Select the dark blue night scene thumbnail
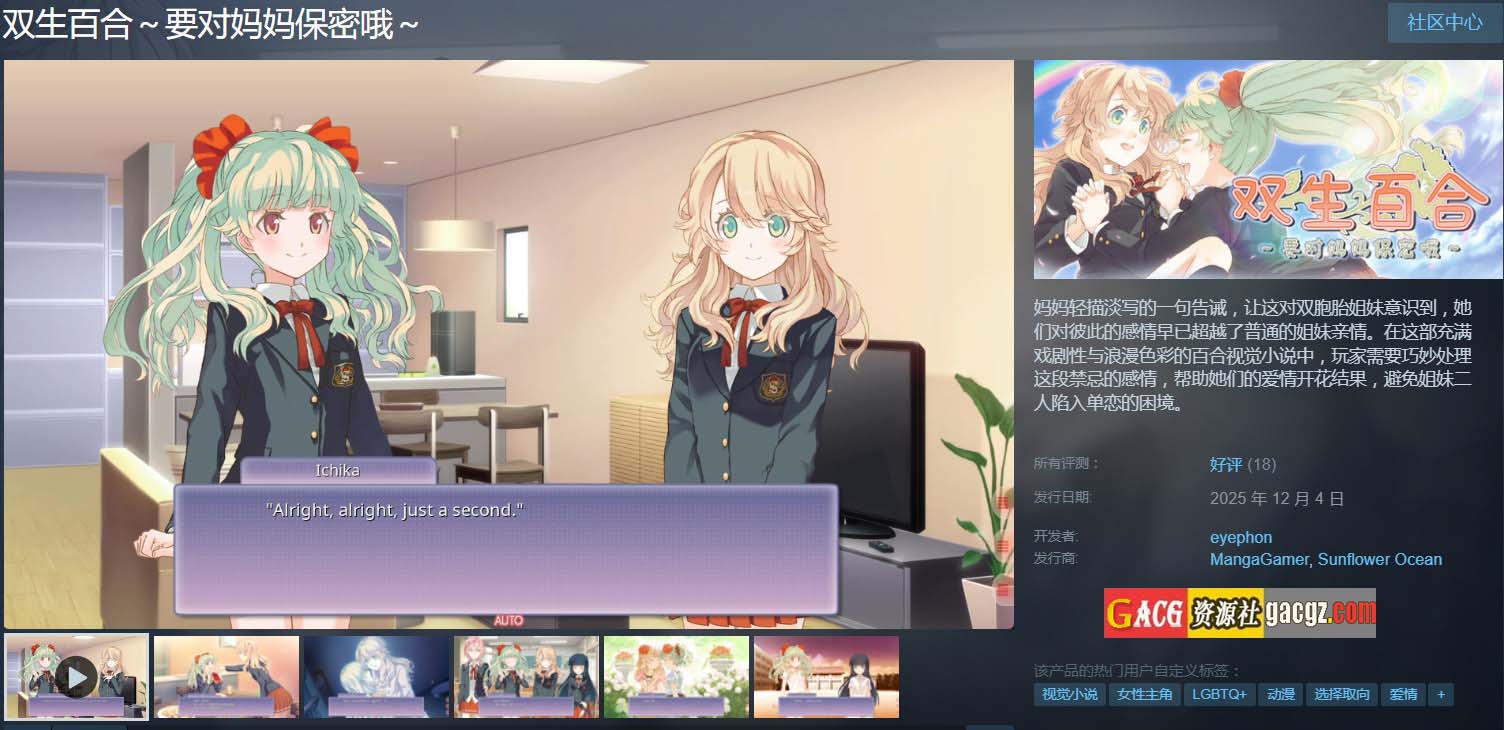 376,677
